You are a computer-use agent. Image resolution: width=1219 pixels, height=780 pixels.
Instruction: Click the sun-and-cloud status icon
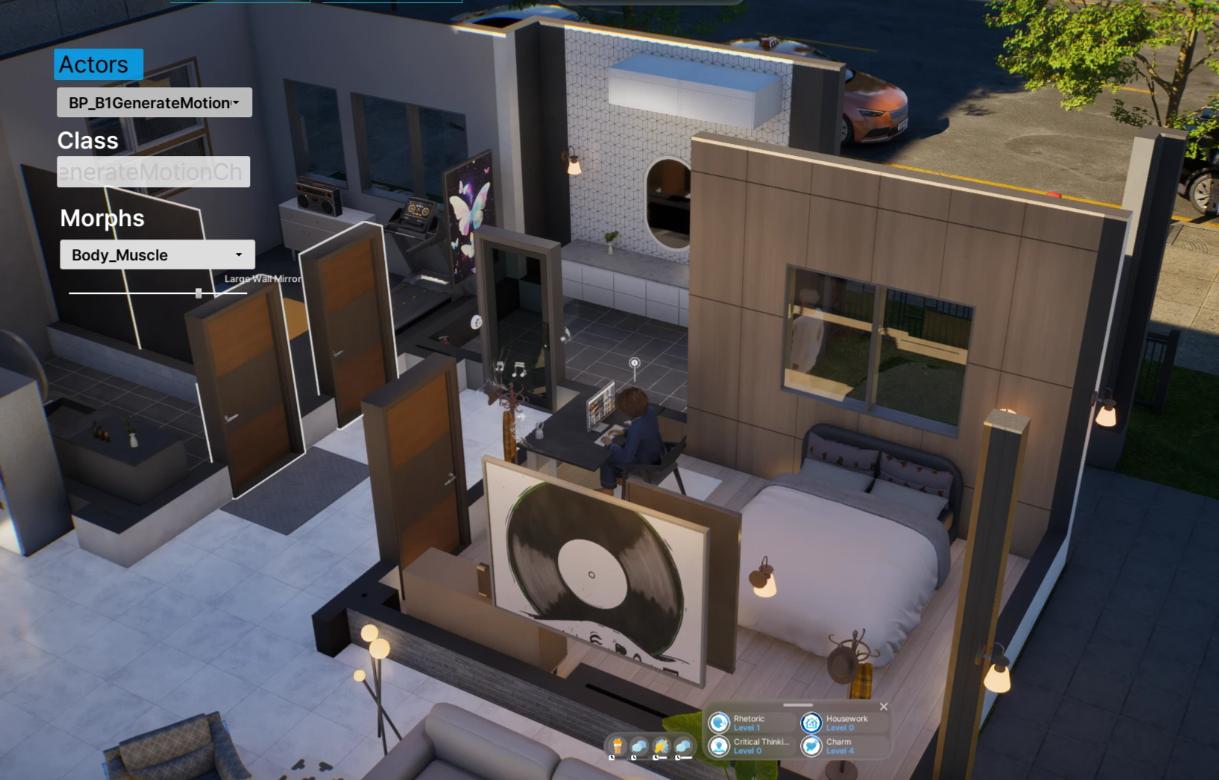pyautogui.click(x=662, y=746)
